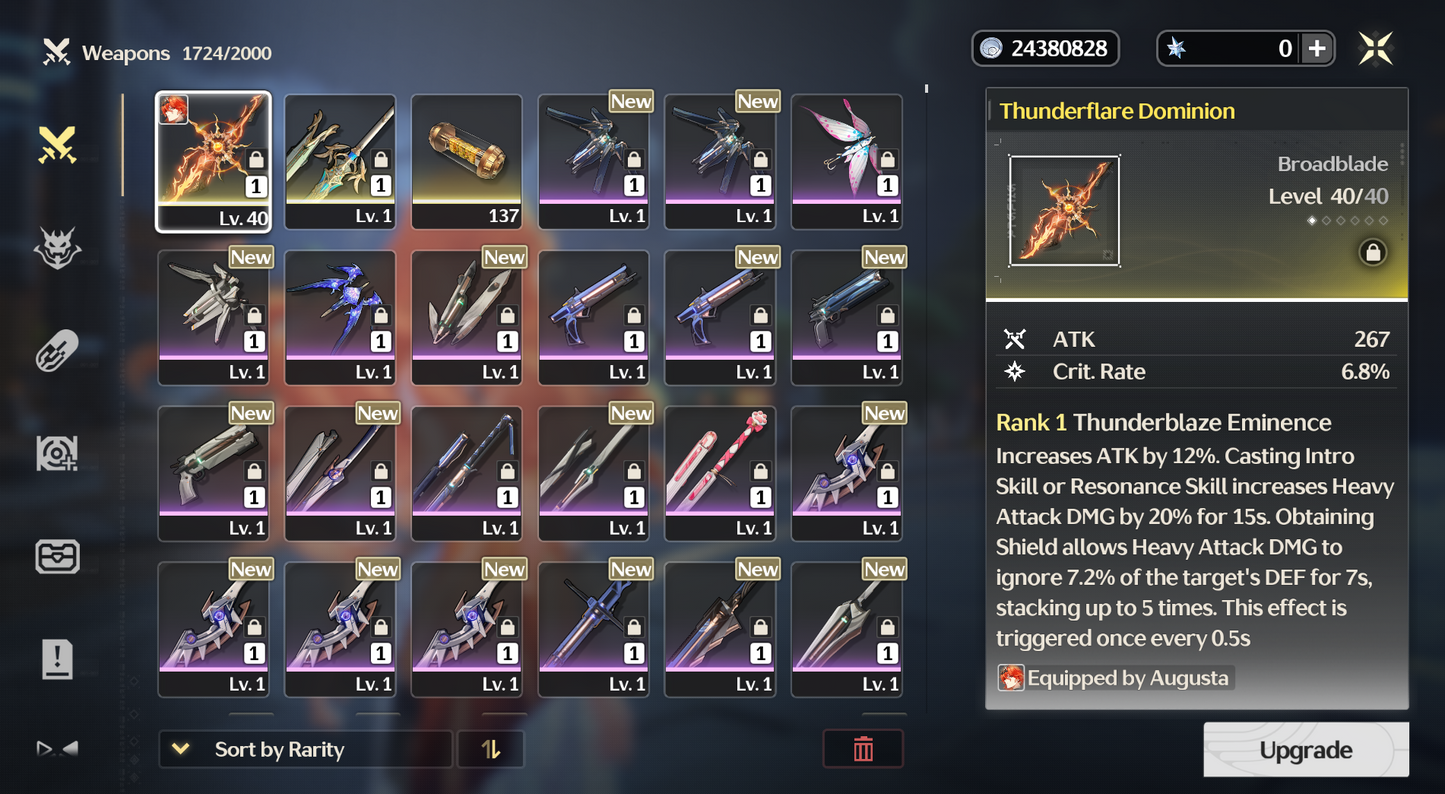Screen dimensions: 1445x794
Task: Select the golden tube item with 137
Action: 467,161
